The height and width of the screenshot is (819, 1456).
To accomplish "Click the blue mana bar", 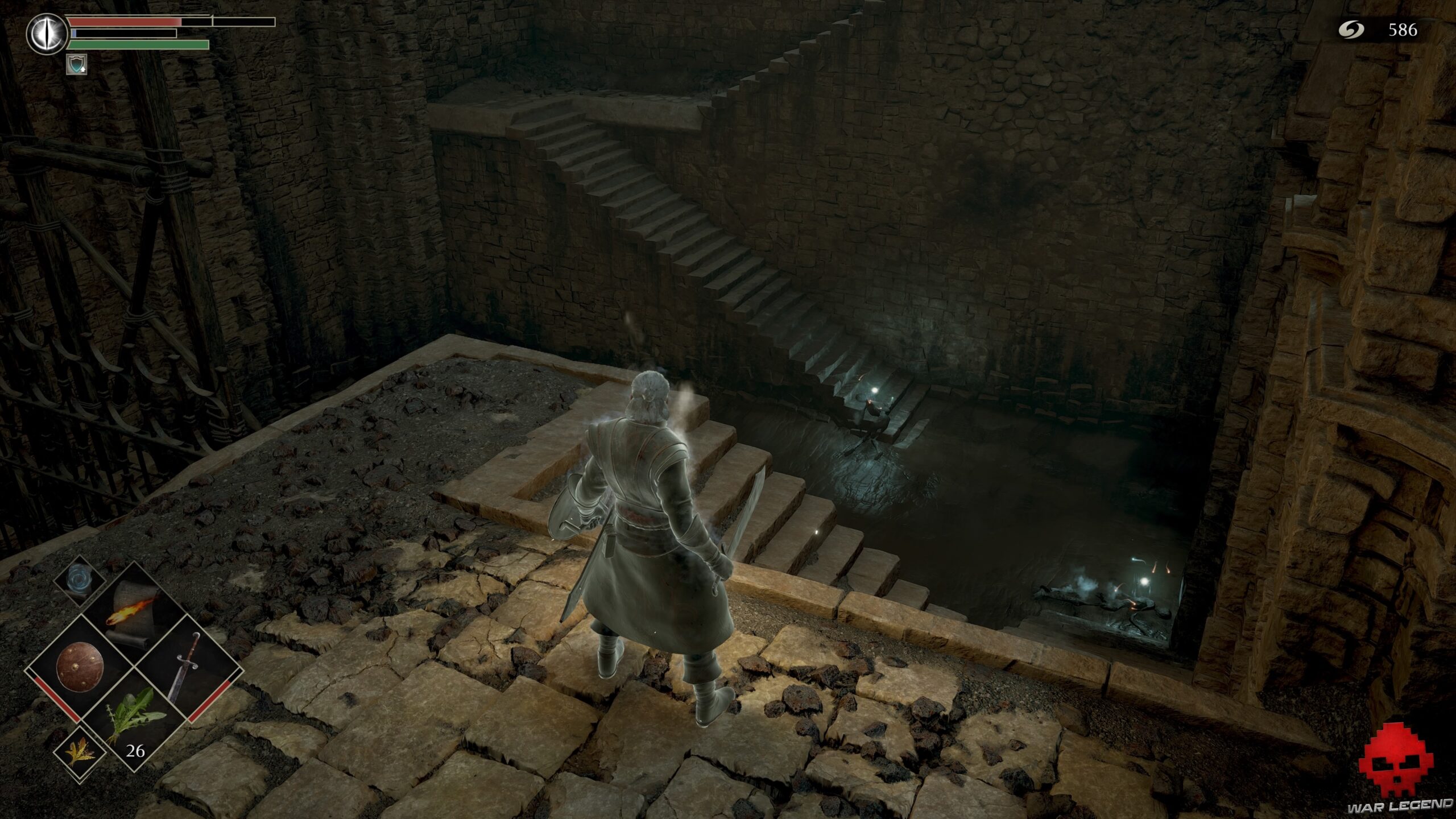I will (75, 34).
